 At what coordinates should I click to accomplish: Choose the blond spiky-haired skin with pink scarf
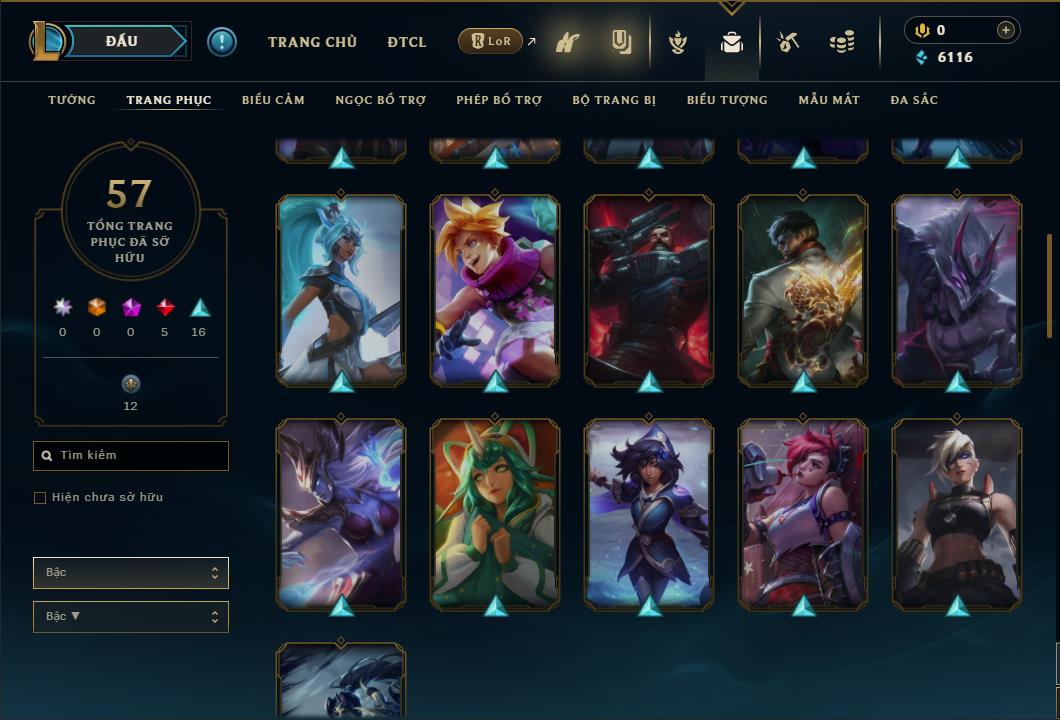coord(495,289)
